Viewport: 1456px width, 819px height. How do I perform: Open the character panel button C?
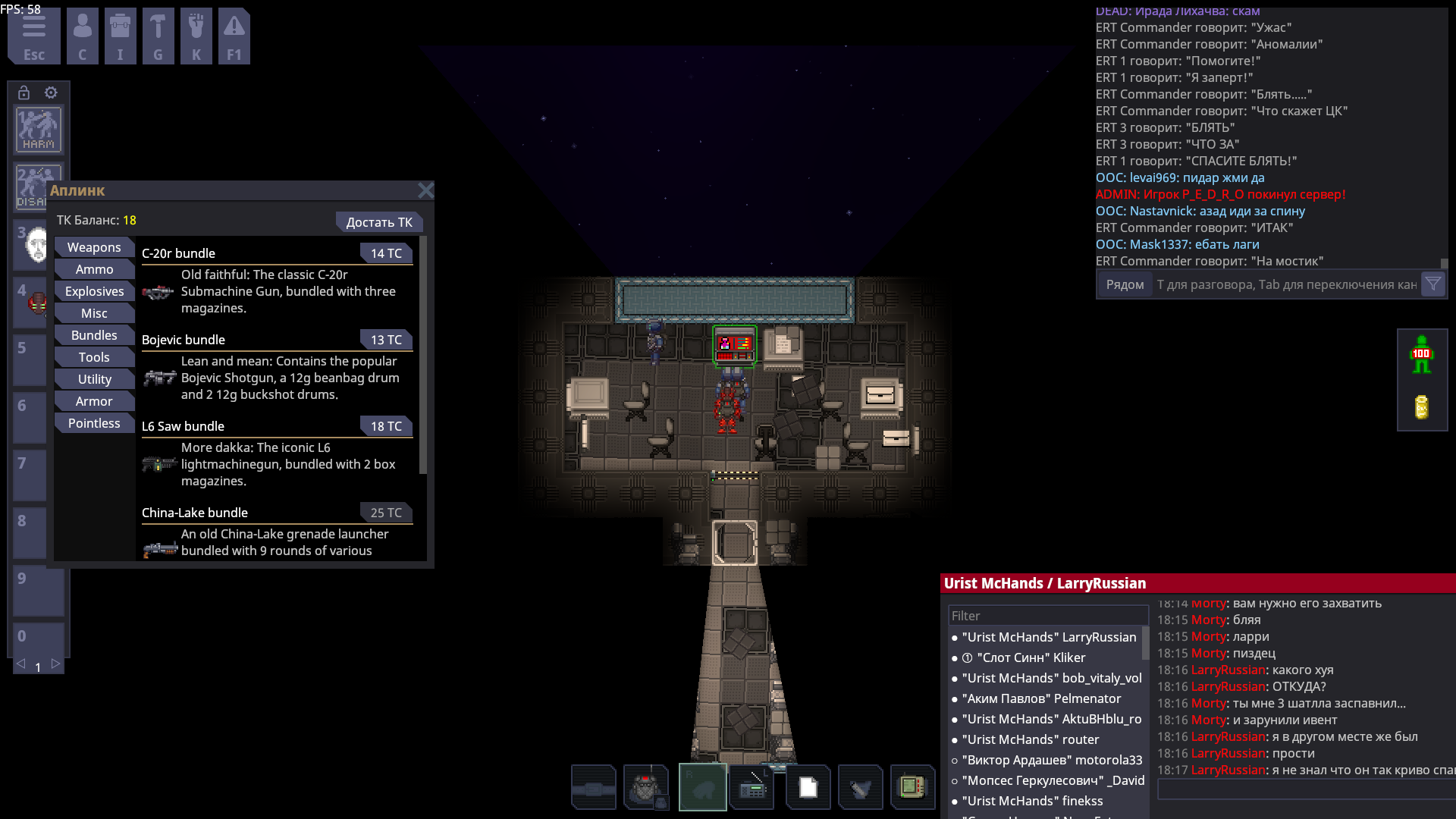coord(82,36)
